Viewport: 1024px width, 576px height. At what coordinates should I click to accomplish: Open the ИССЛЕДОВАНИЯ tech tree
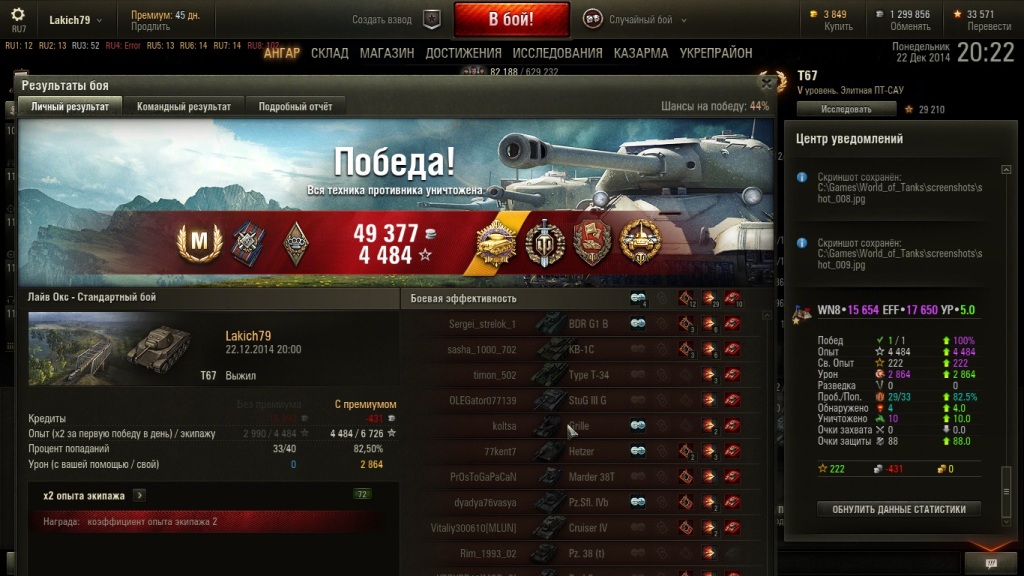coord(557,53)
